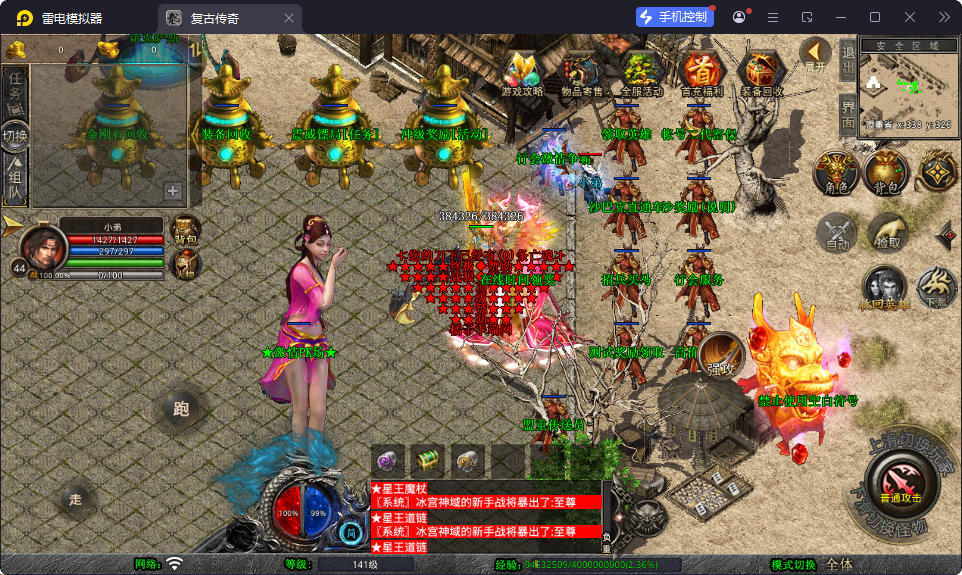Click the 展开 expand arrow button
The width and height of the screenshot is (962, 575).
815,55
